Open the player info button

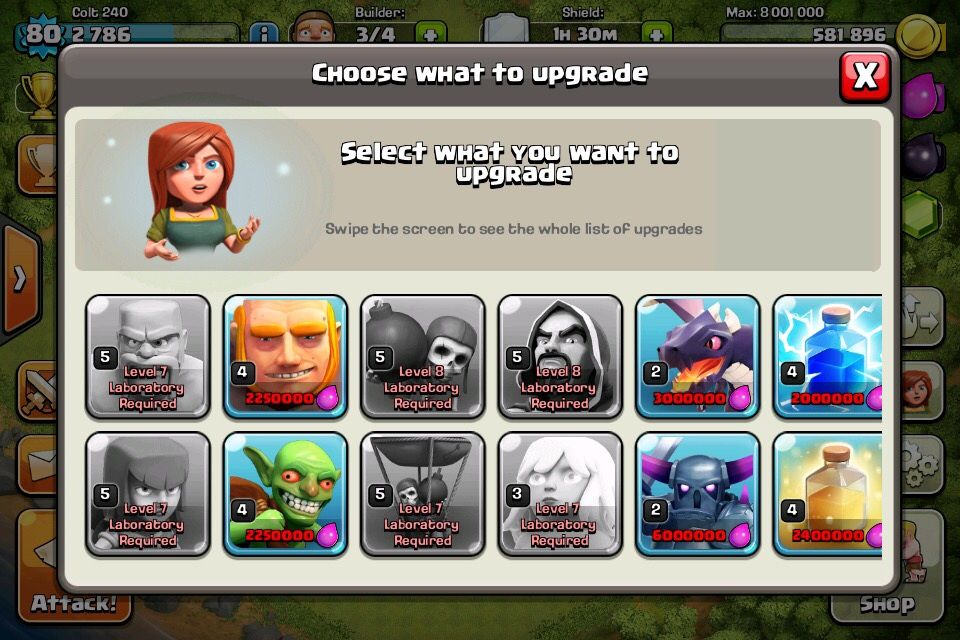pos(263,34)
